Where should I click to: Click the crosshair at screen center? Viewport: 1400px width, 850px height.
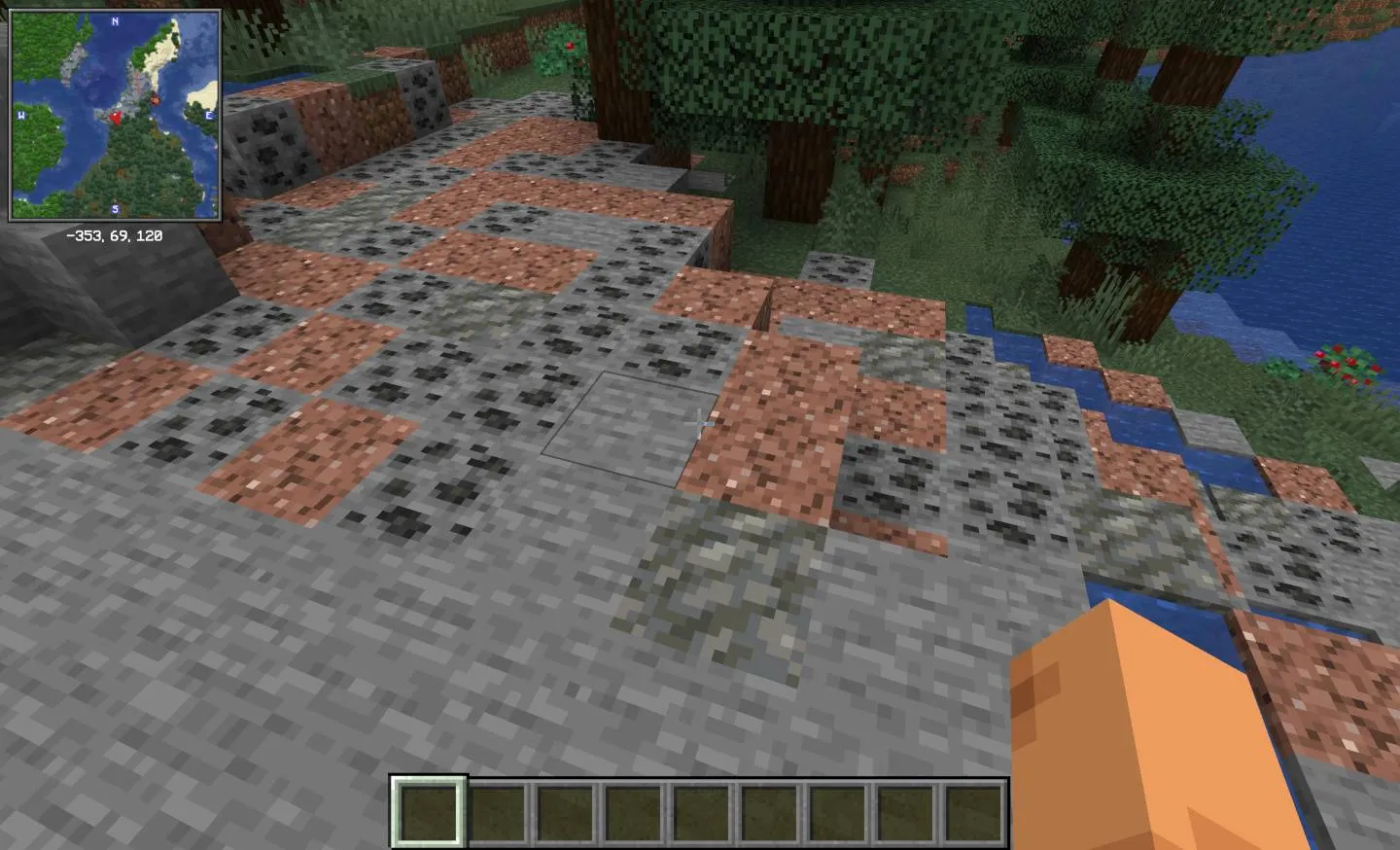click(702, 423)
